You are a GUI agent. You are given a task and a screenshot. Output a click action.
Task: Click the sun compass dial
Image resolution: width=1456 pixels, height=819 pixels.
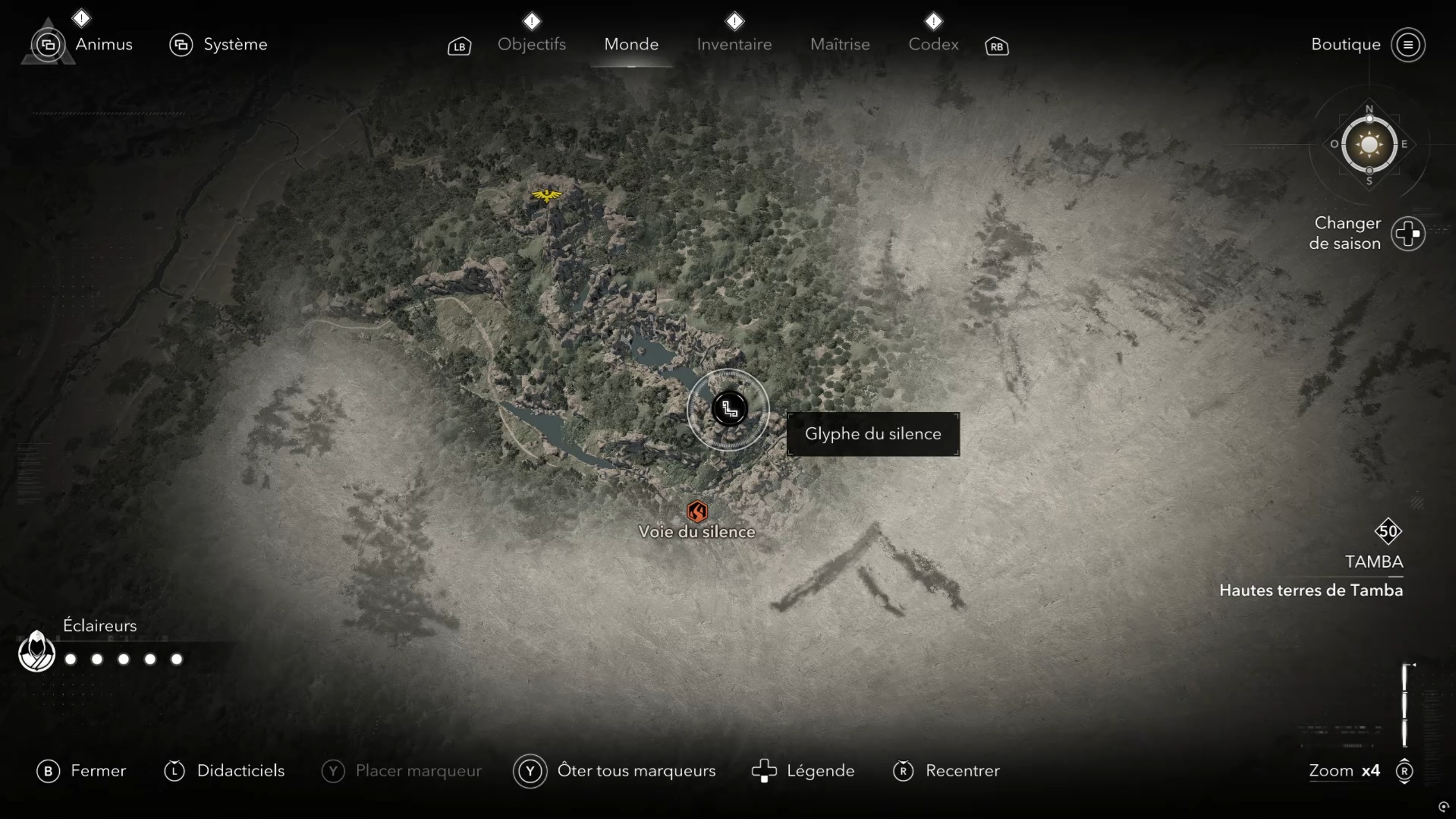click(x=1368, y=145)
